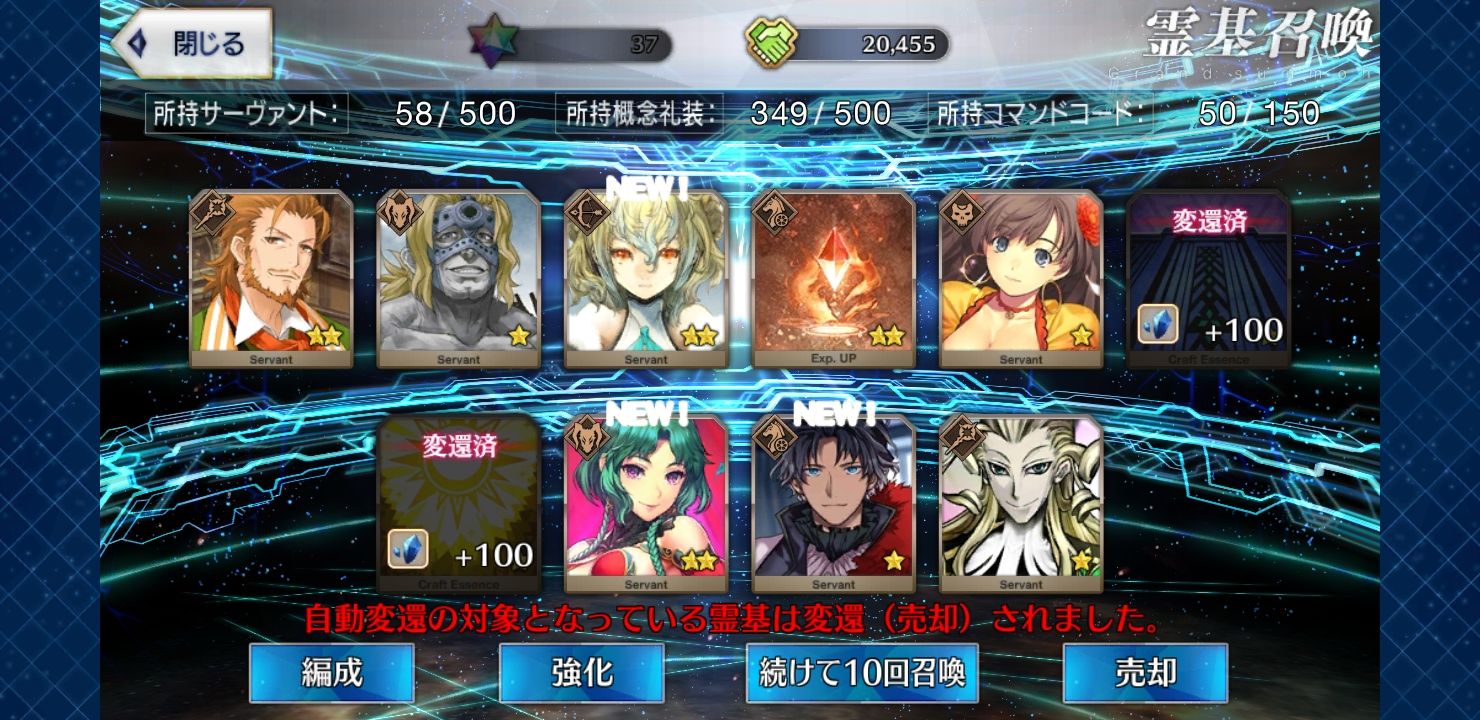The height and width of the screenshot is (720, 1480).
Task: Inspect the new green-haired servant card
Action: pos(646,504)
